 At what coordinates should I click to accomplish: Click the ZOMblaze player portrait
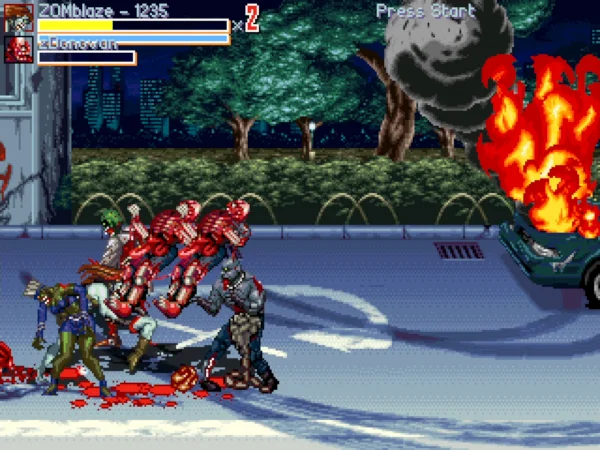(18, 18)
